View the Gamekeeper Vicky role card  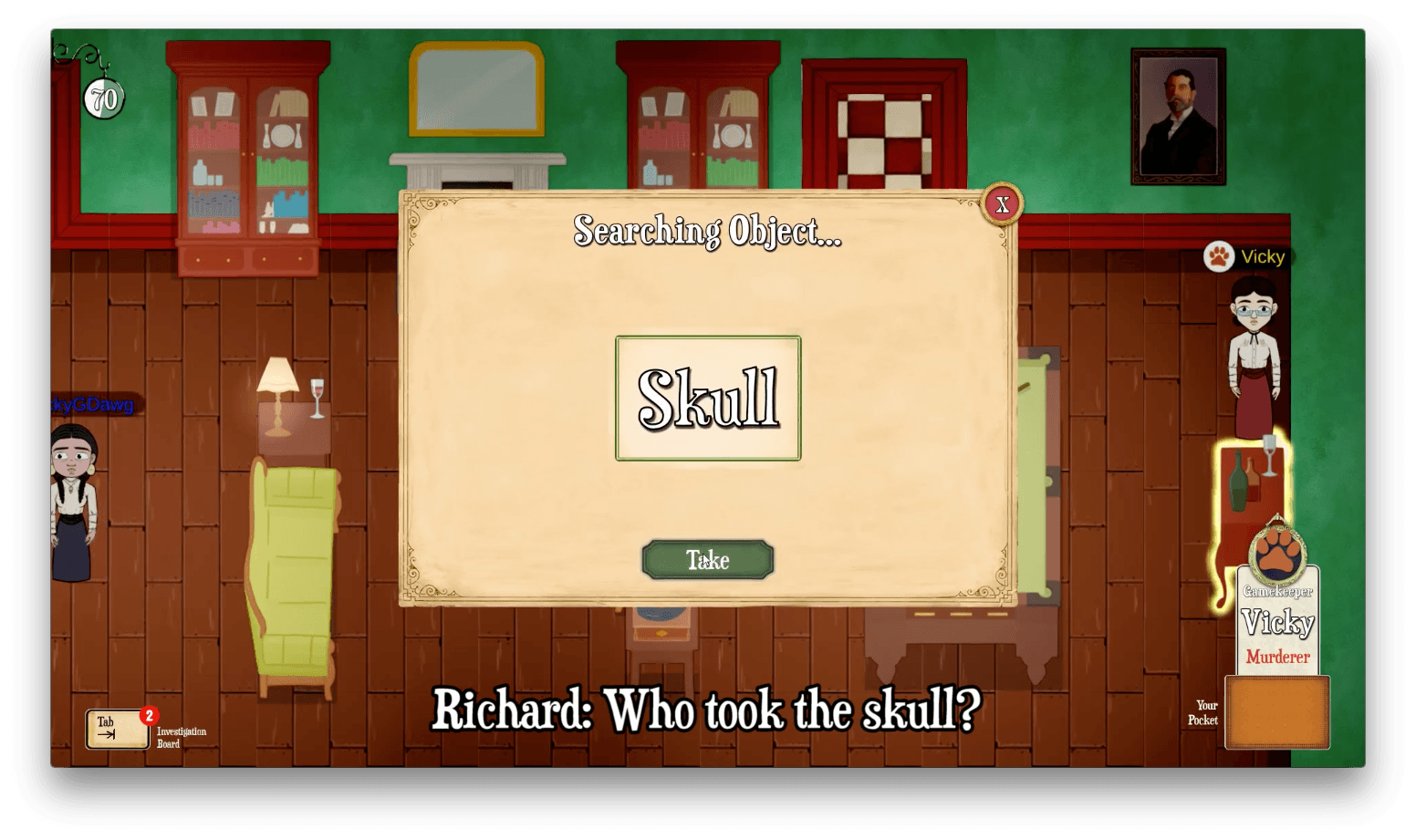click(x=1277, y=620)
